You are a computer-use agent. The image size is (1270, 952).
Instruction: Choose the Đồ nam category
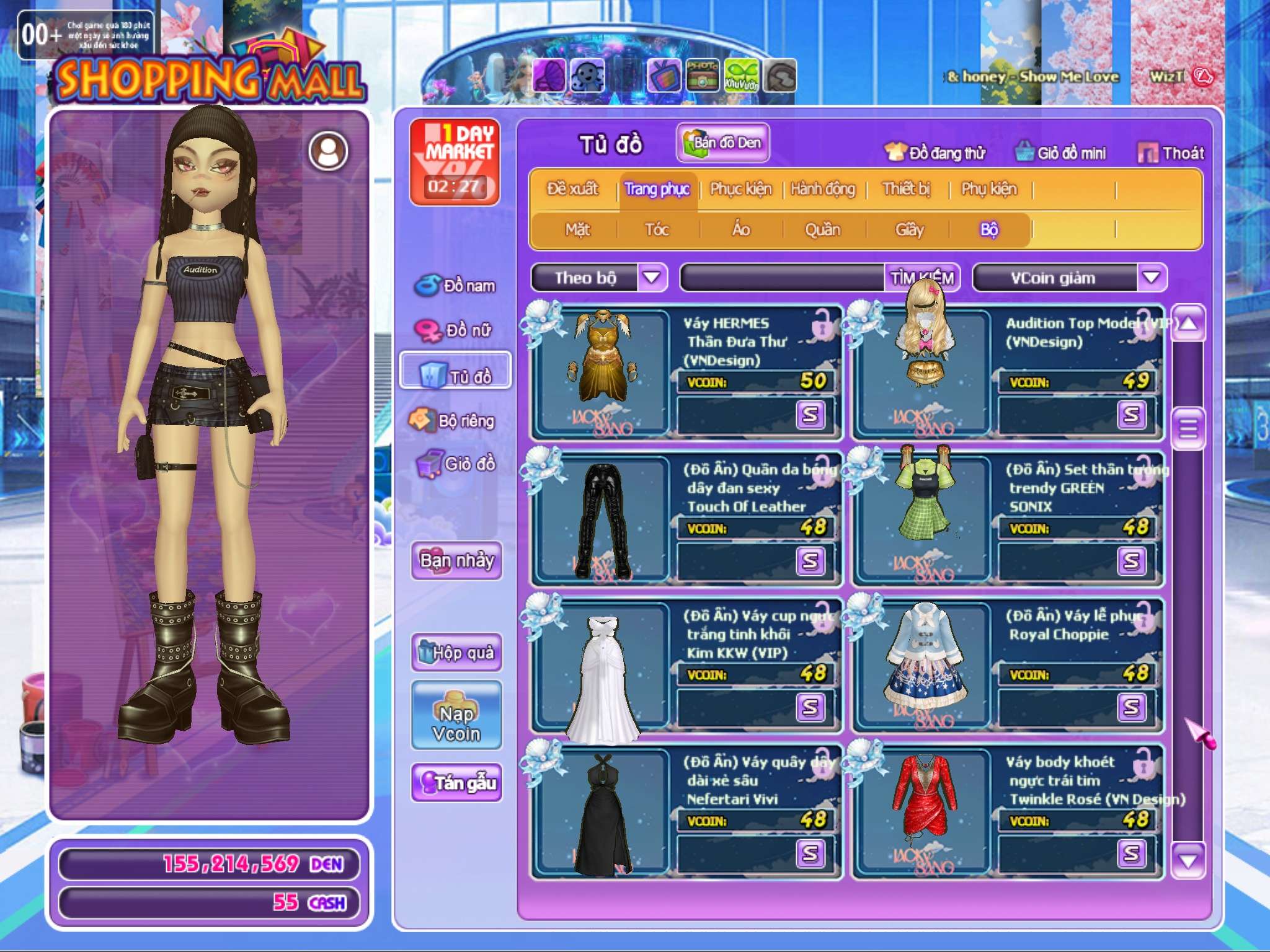455,286
